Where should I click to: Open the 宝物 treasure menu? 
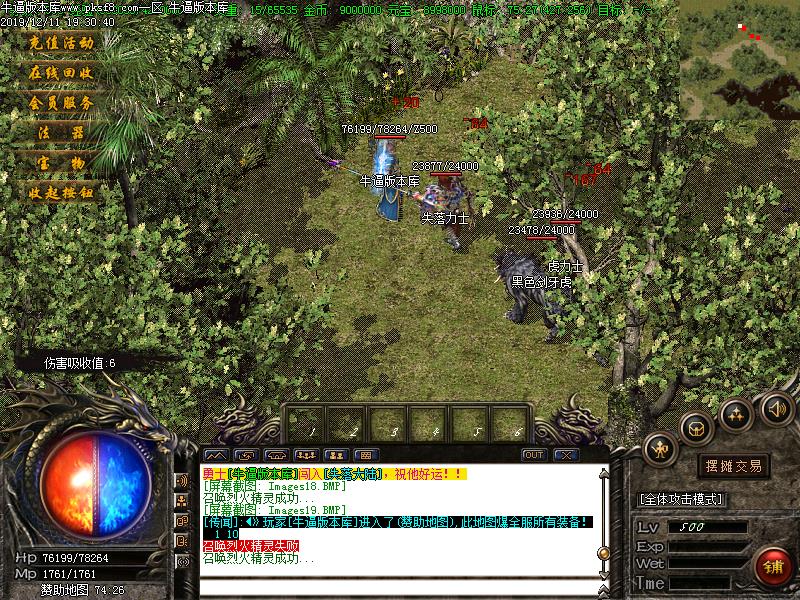[x=61, y=163]
